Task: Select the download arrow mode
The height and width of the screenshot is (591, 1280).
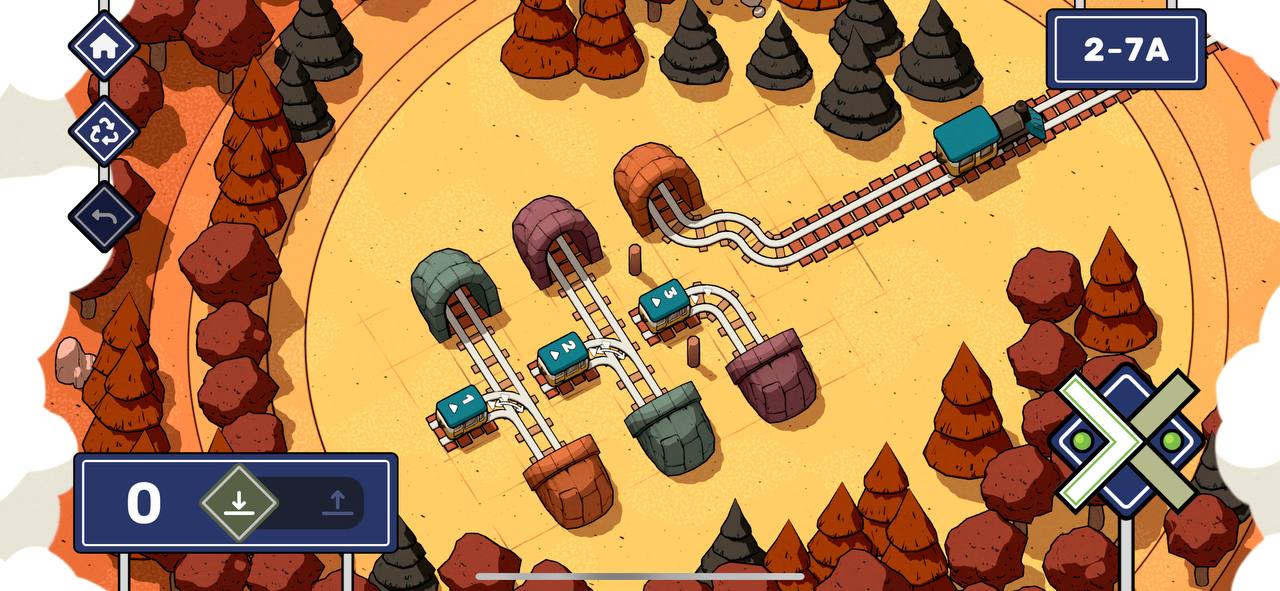Action: (238, 502)
